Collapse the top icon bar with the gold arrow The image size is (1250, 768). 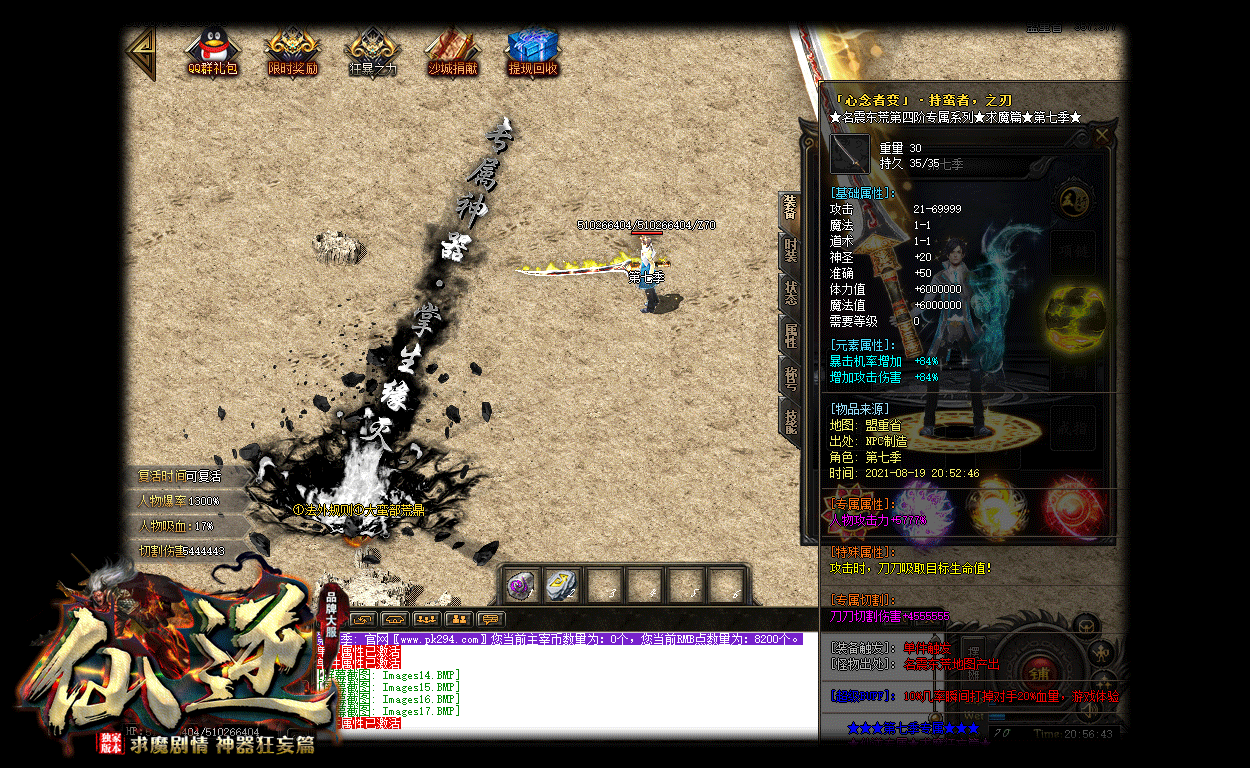(x=142, y=52)
